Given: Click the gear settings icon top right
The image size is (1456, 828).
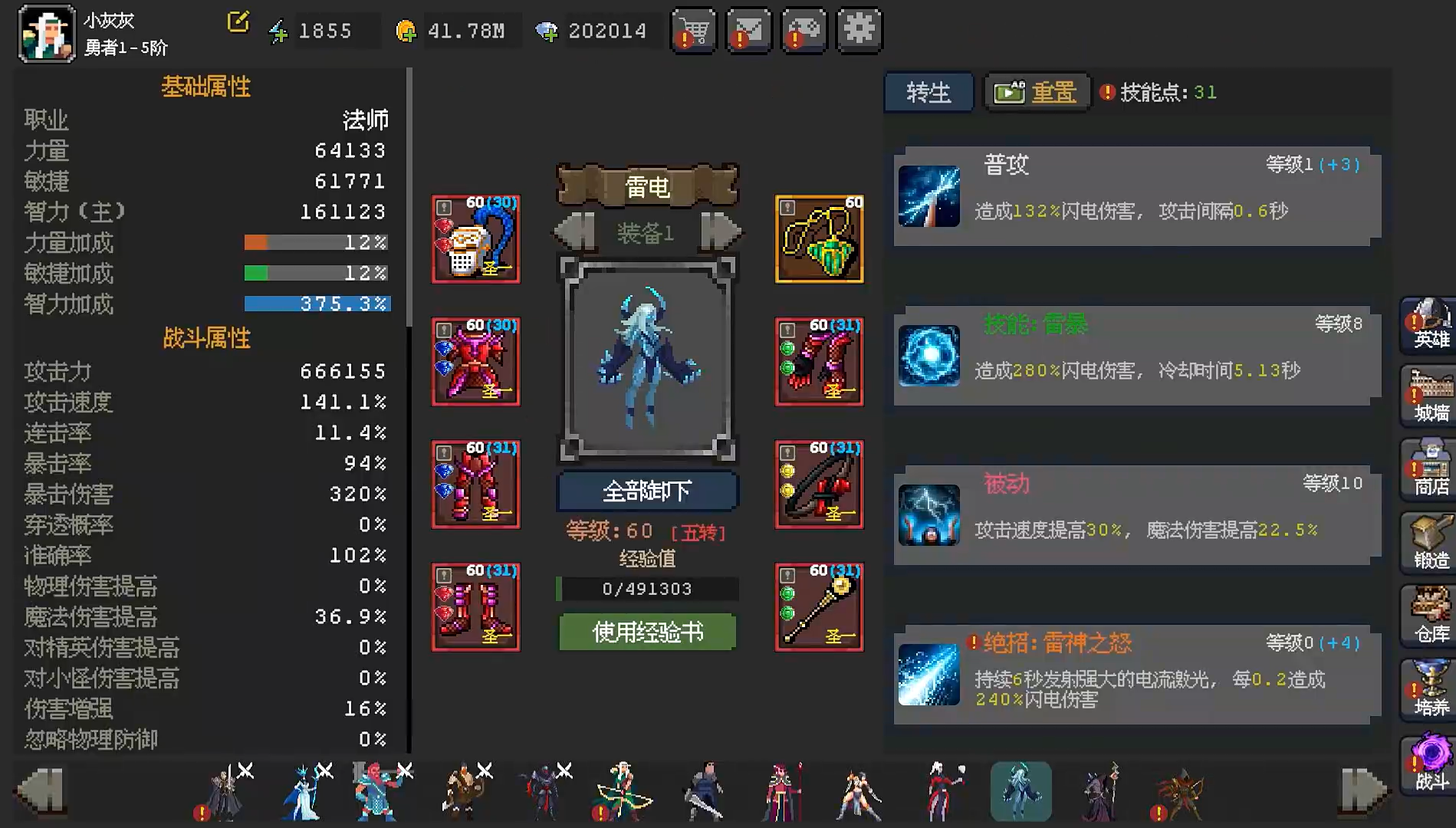Looking at the screenshot, I should (x=859, y=31).
